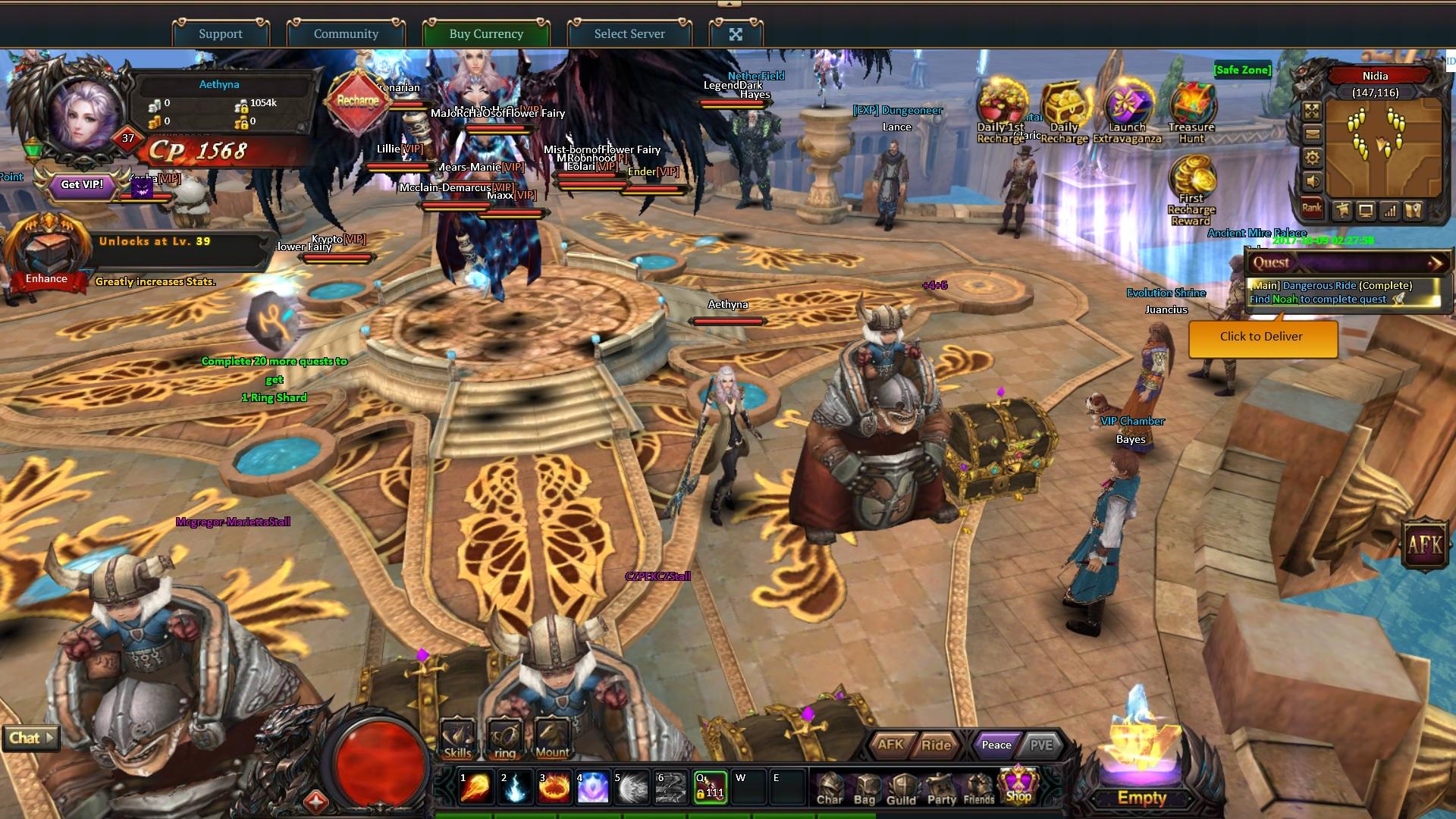
Task: Open Select Server menu
Action: [x=629, y=33]
